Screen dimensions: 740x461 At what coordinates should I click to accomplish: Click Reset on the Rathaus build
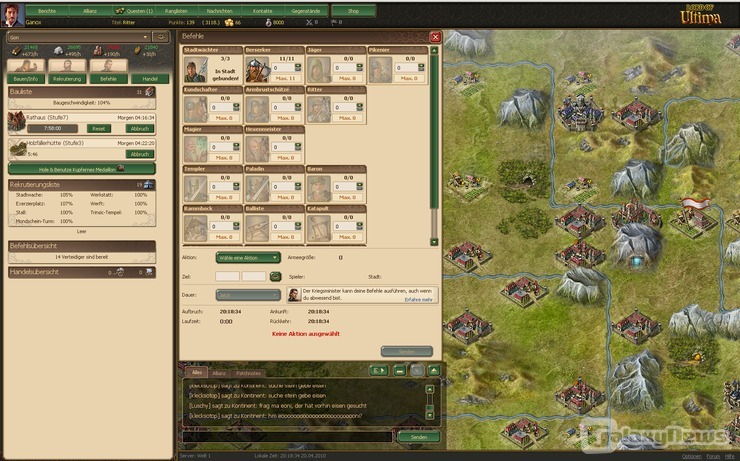(100, 129)
